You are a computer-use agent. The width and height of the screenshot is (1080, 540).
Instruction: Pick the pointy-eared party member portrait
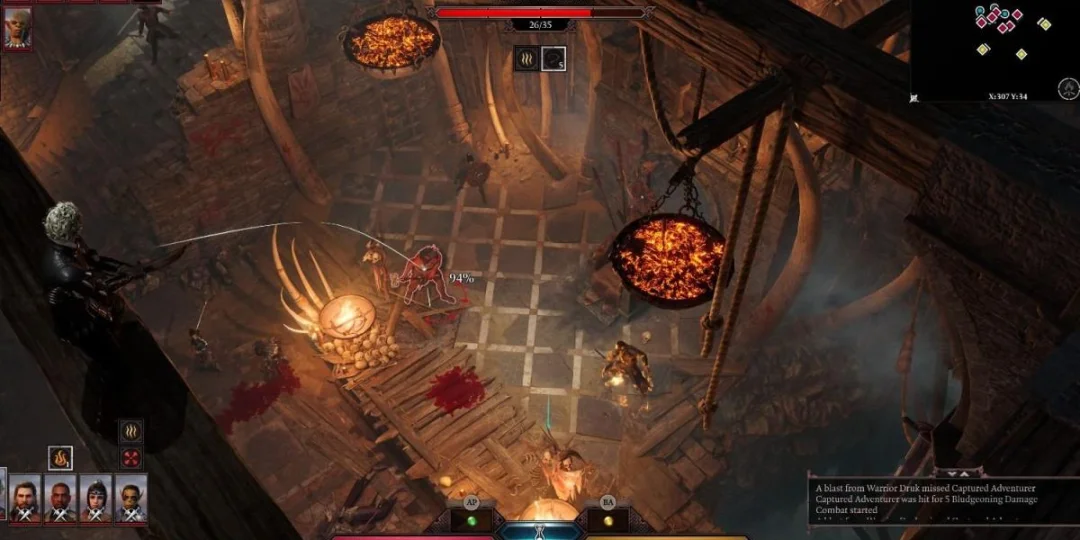coord(131,497)
